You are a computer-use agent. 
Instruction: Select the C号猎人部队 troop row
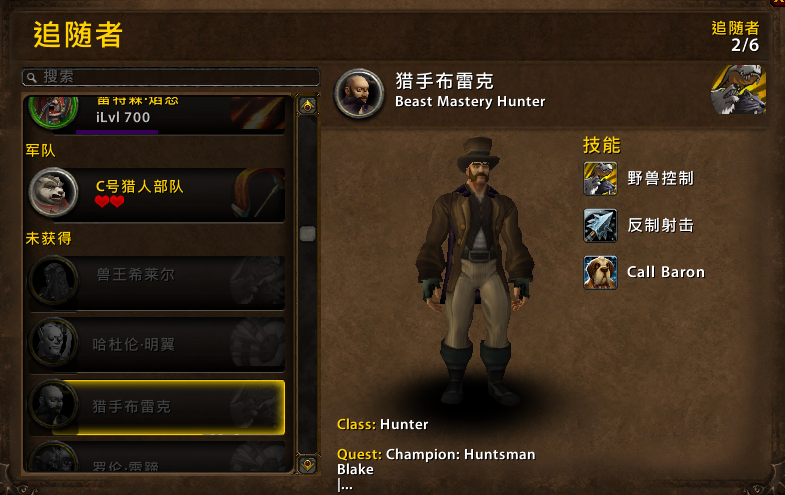point(156,195)
